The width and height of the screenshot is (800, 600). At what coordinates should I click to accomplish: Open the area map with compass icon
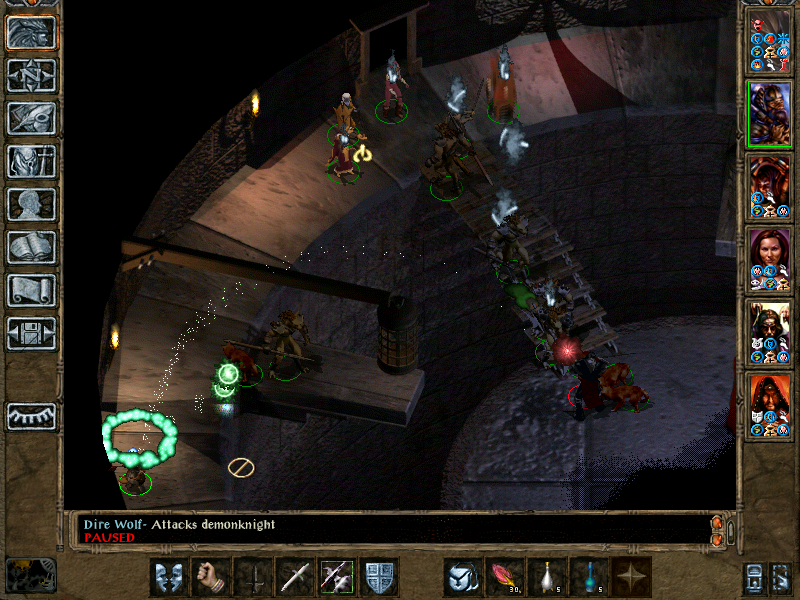[x=32, y=75]
